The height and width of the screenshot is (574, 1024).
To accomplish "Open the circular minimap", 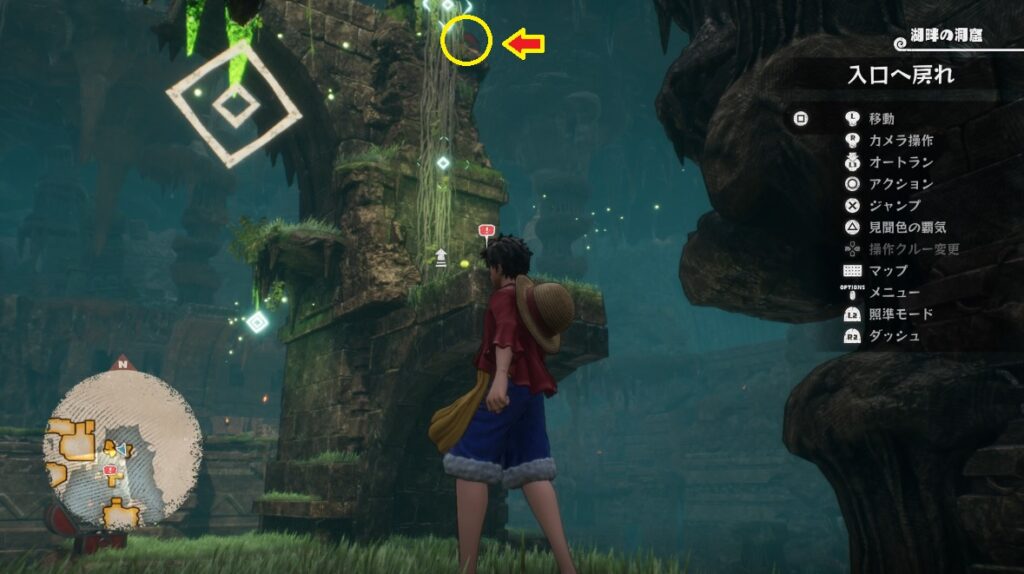I will (x=122, y=442).
